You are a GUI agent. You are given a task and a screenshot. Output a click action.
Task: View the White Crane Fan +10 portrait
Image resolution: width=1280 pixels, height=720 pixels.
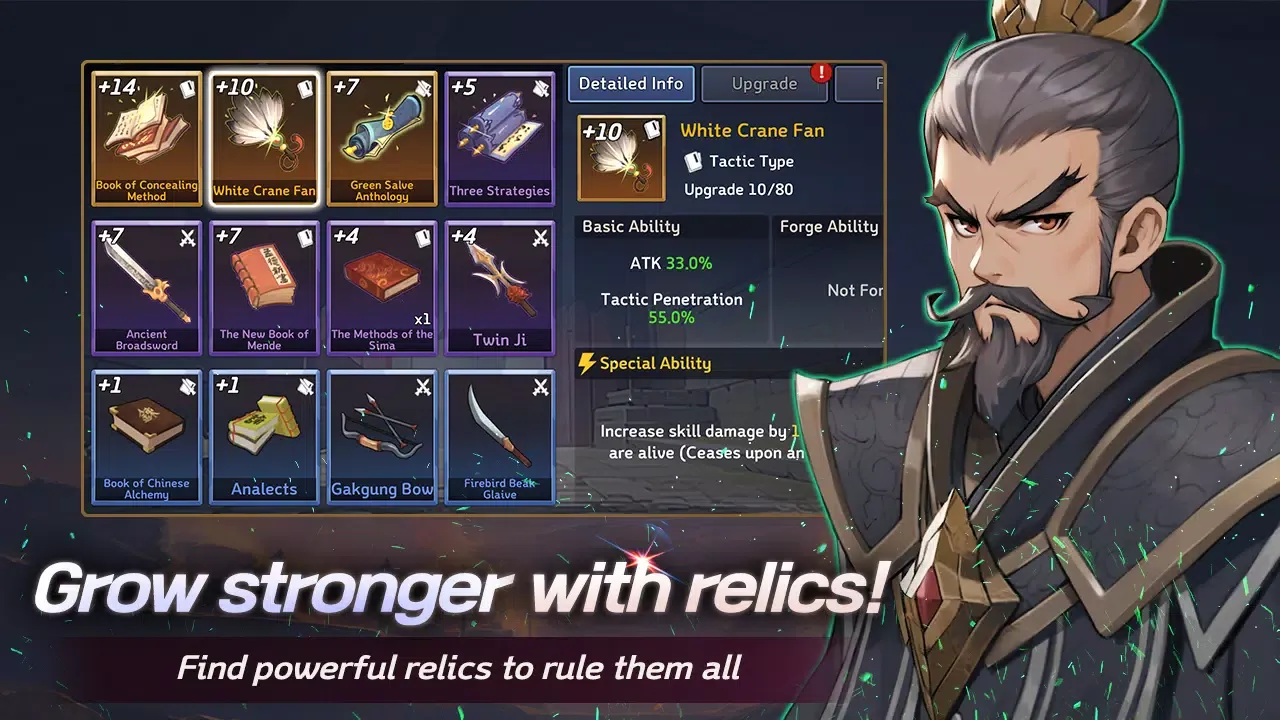tap(620, 155)
